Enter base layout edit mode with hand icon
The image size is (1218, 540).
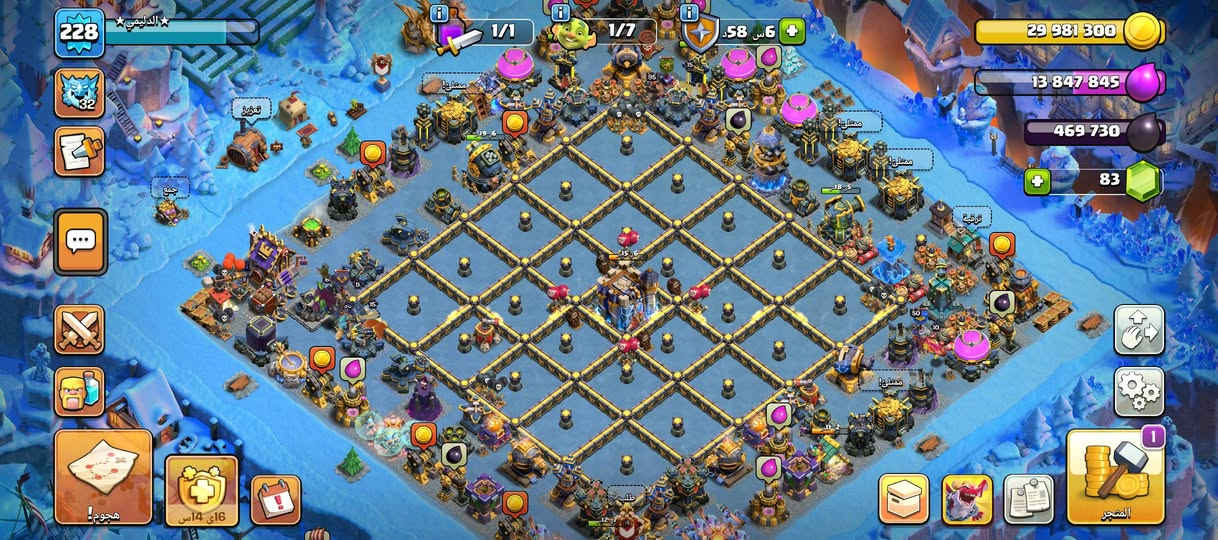click(x=1139, y=330)
